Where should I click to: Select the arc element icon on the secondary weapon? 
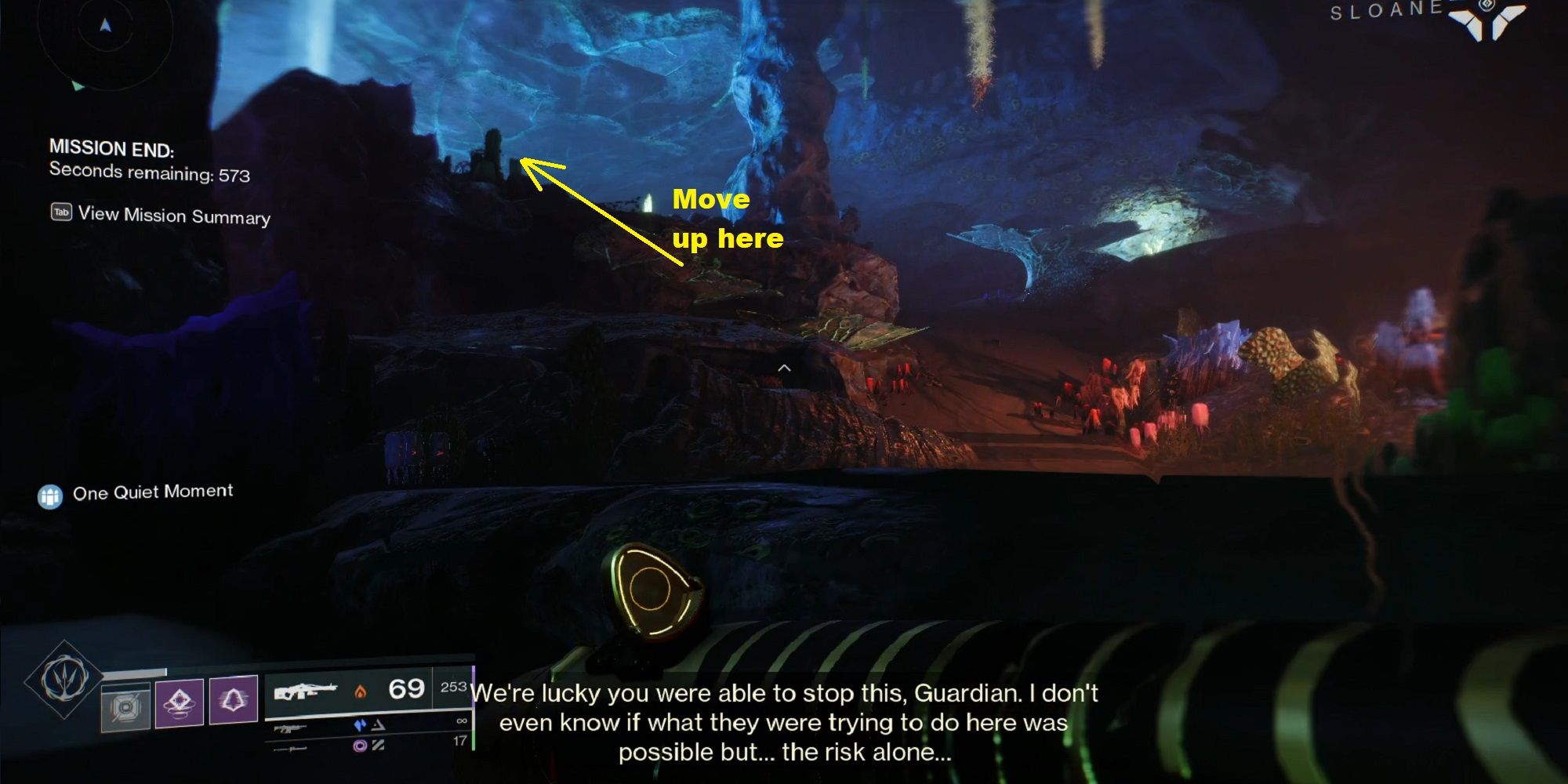(361, 723)
